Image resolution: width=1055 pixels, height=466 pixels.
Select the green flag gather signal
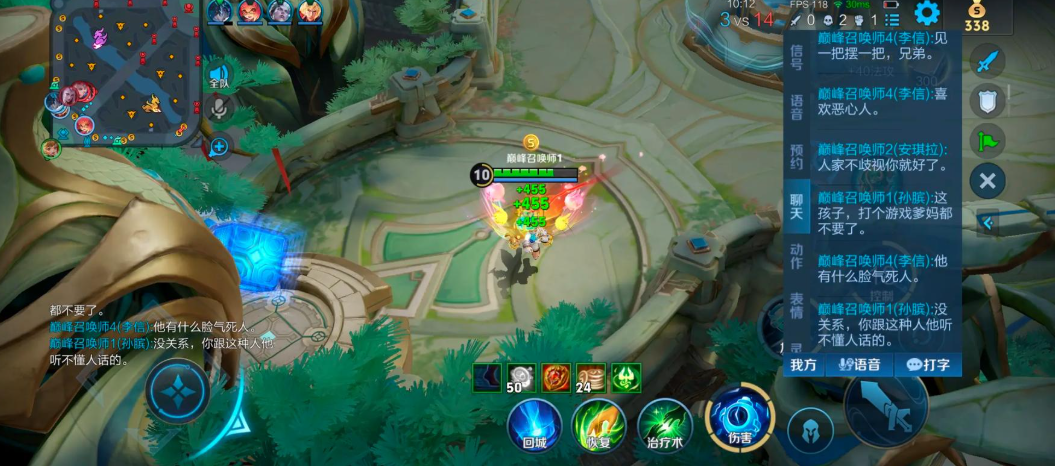click(x=987, y=140)
